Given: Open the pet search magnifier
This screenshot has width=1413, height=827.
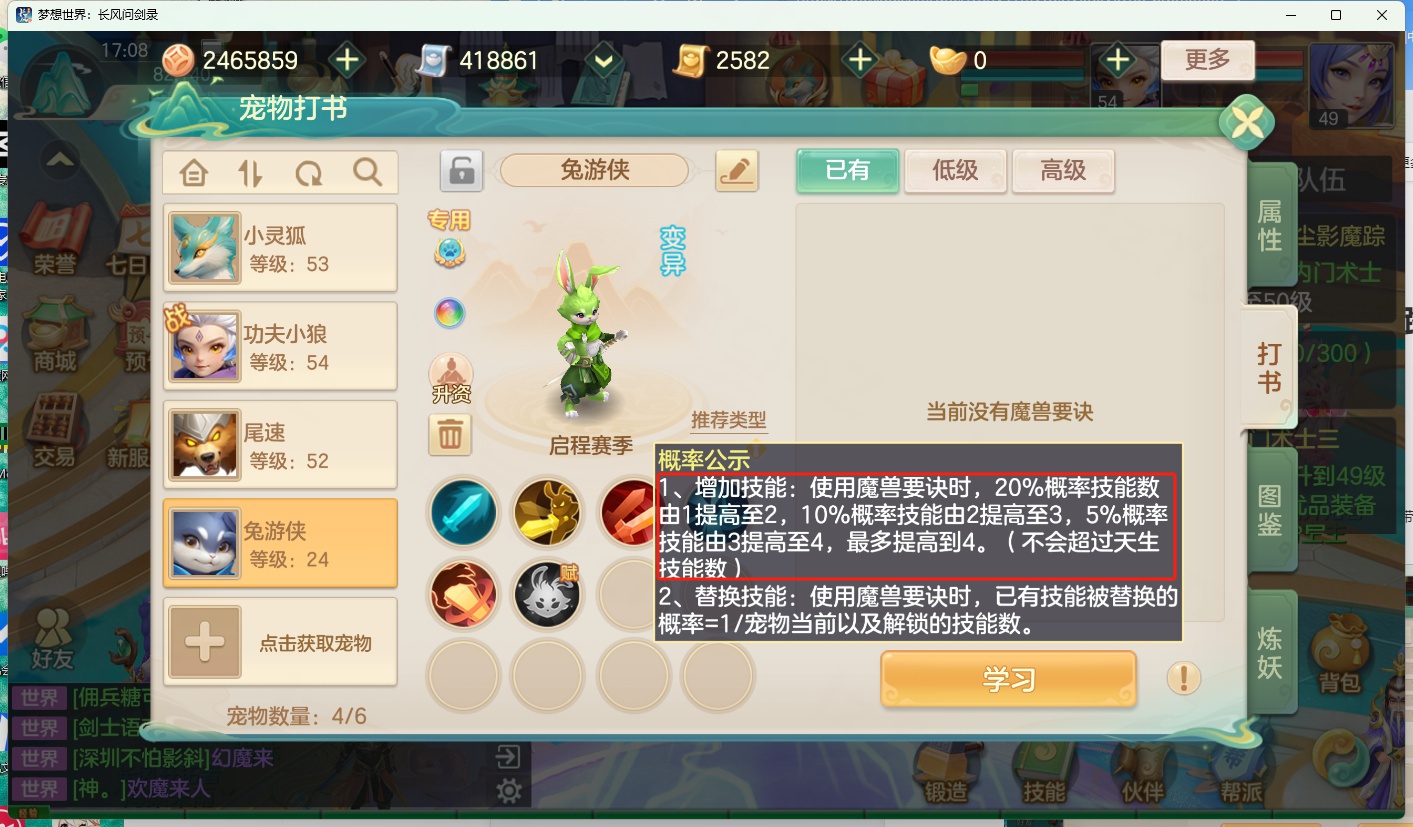Looking at the screenshot, I should [366, 172].
